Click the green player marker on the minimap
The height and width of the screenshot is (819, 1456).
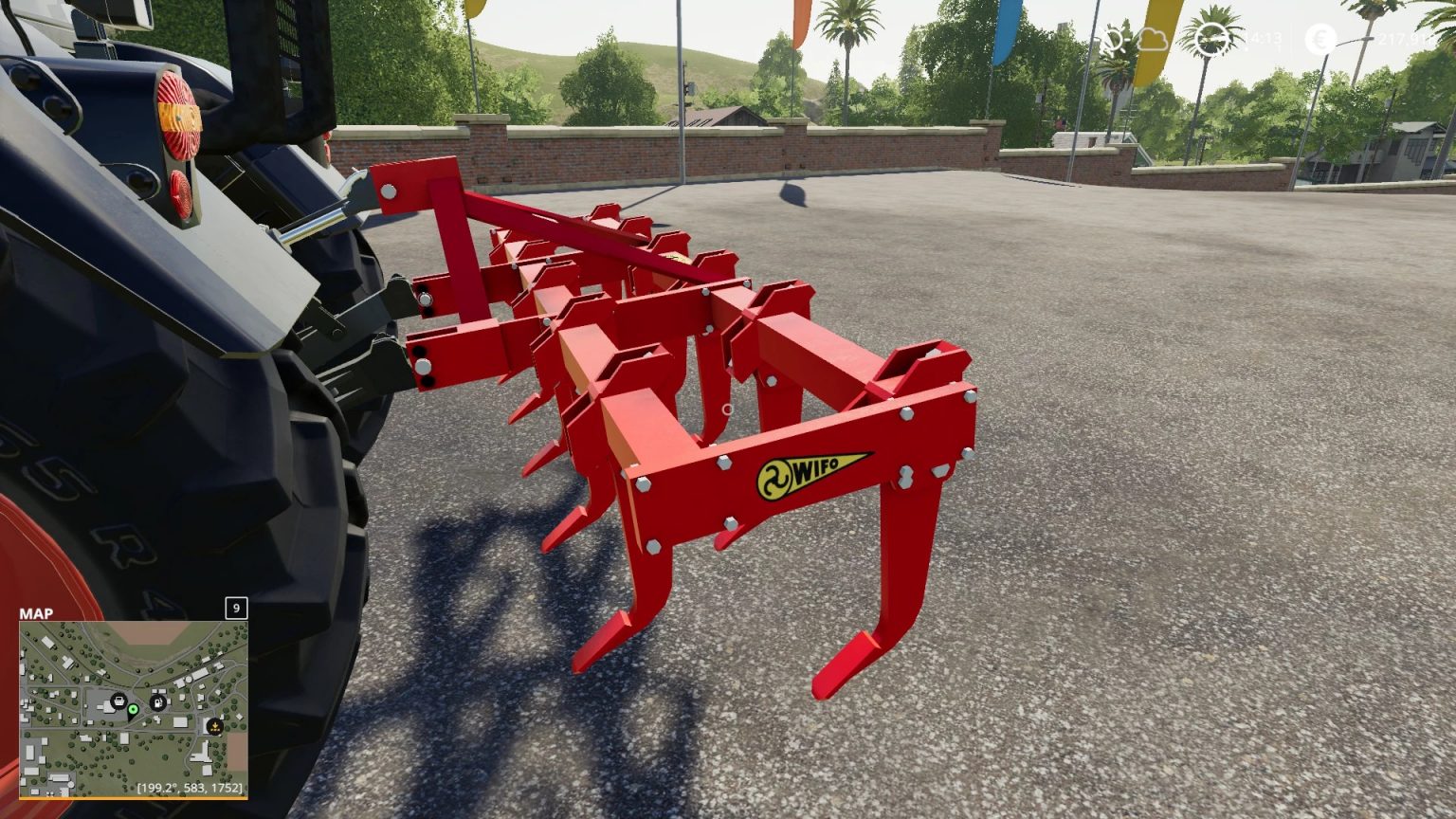[133, 711]
